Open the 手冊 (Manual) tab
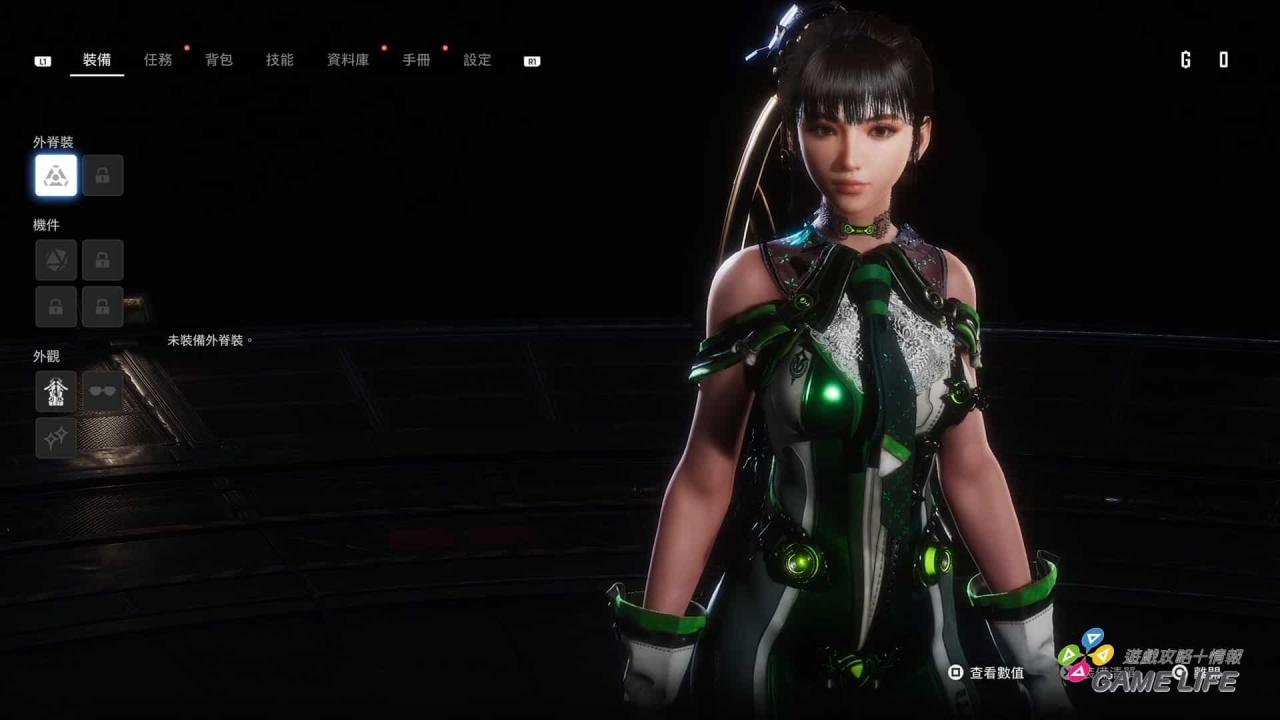Viewport: 1280px width, 720px height. tap(416, 60)
